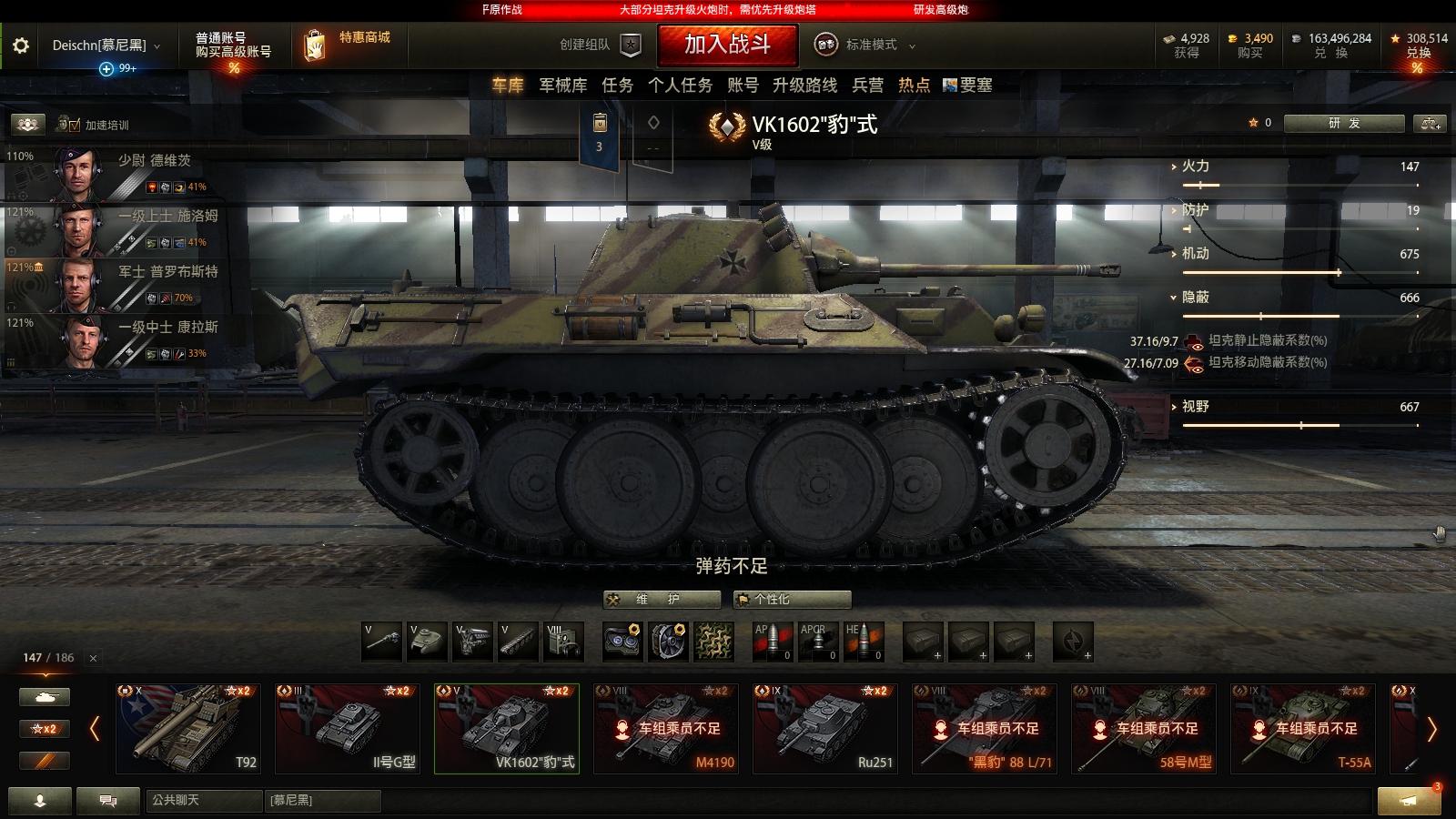Collapse the 隐蔽 camouflage stats section

point(1183,297)
